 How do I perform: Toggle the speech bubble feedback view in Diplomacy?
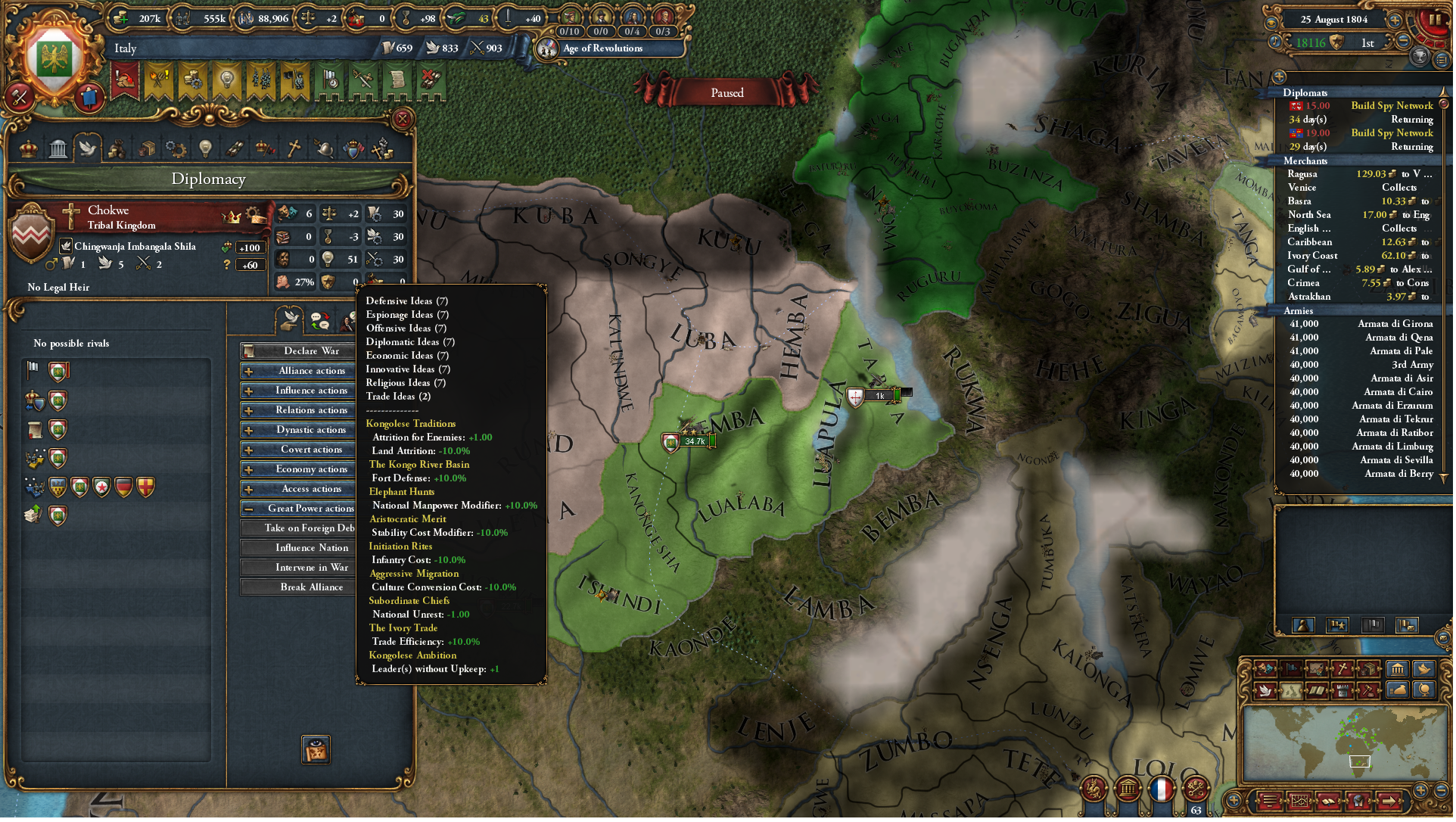[320, 320]
